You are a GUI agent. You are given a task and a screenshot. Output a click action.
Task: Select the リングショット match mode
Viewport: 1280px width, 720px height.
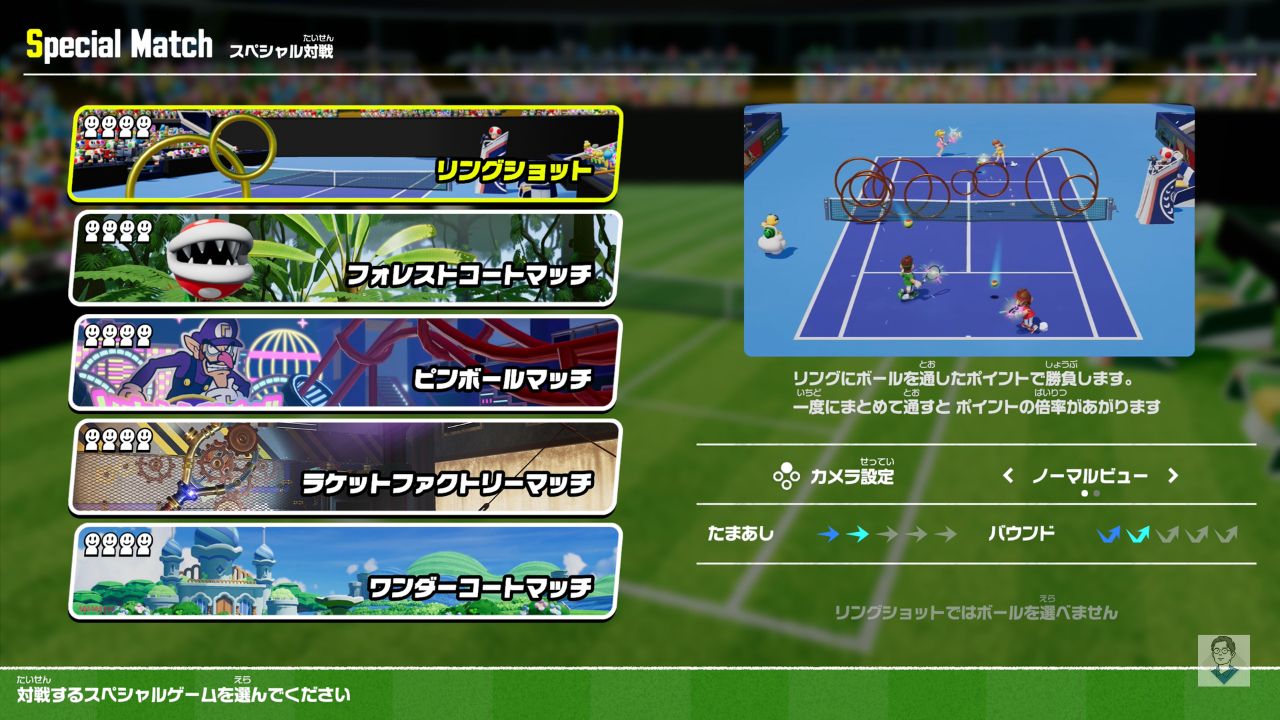pos(345,155)
